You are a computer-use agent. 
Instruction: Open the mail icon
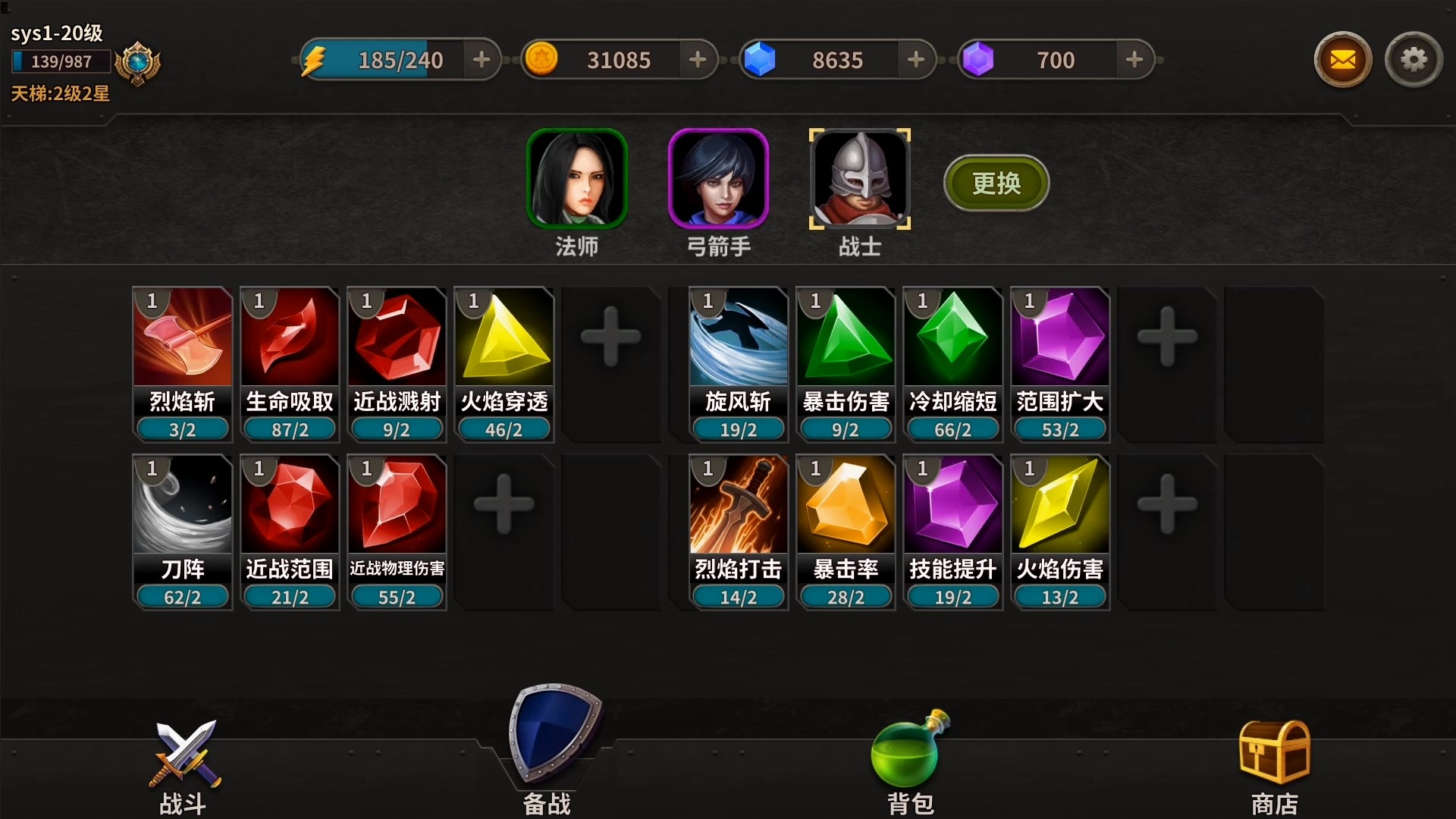1342,59
